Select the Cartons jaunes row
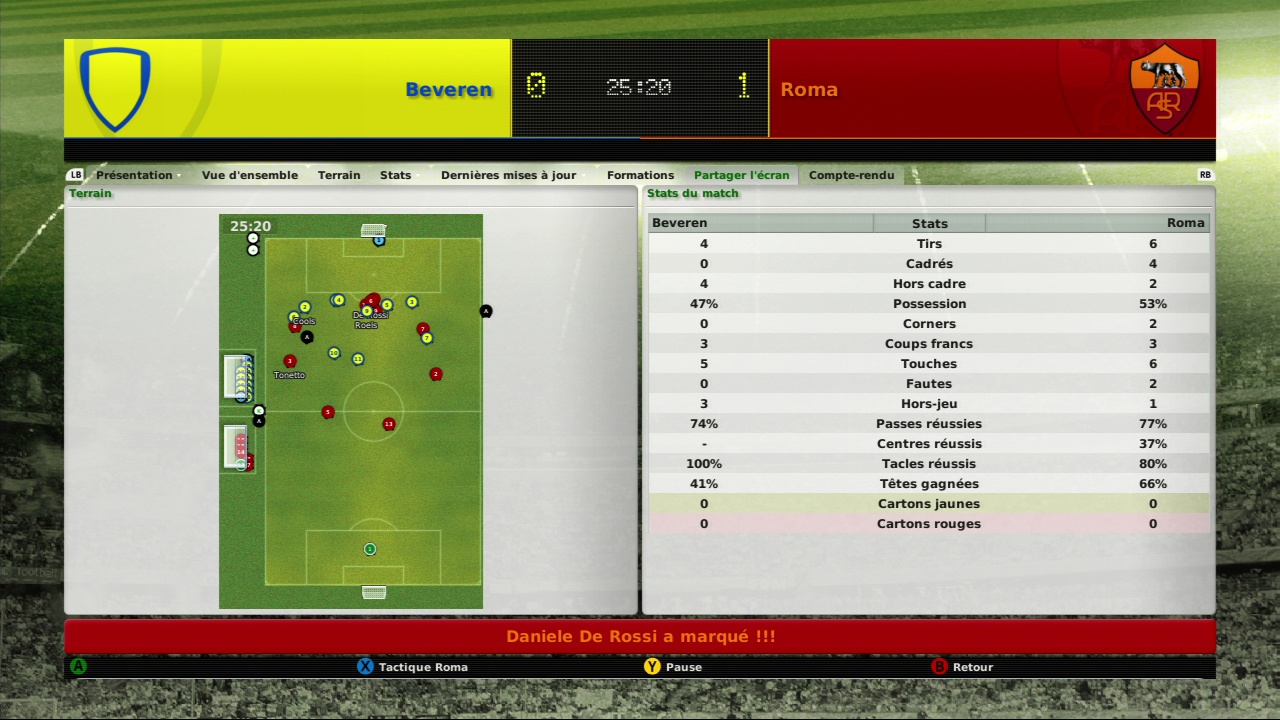Screen dimensions: 1280x720 click(929, 504)
